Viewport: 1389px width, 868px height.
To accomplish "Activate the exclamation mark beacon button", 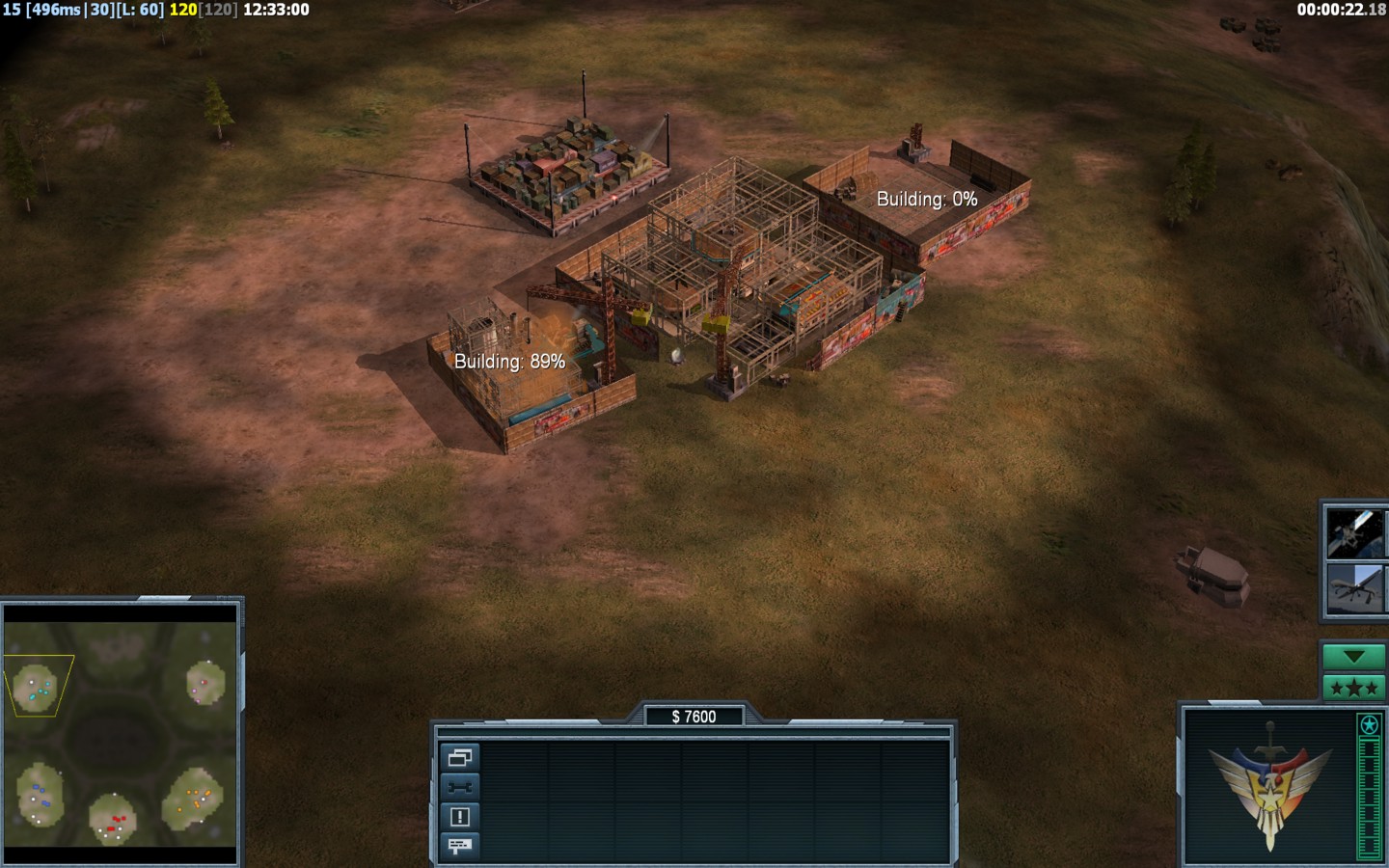I will coord(460,817).
